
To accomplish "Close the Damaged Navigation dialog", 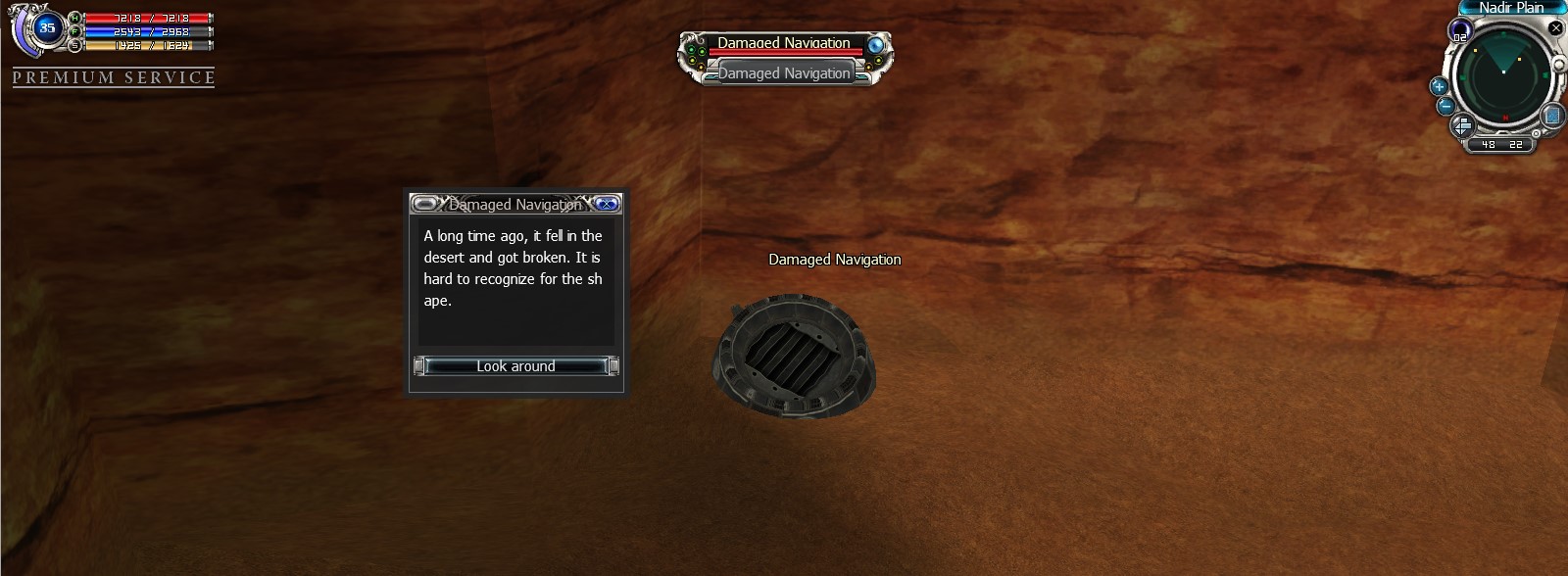I will [608, 204].
